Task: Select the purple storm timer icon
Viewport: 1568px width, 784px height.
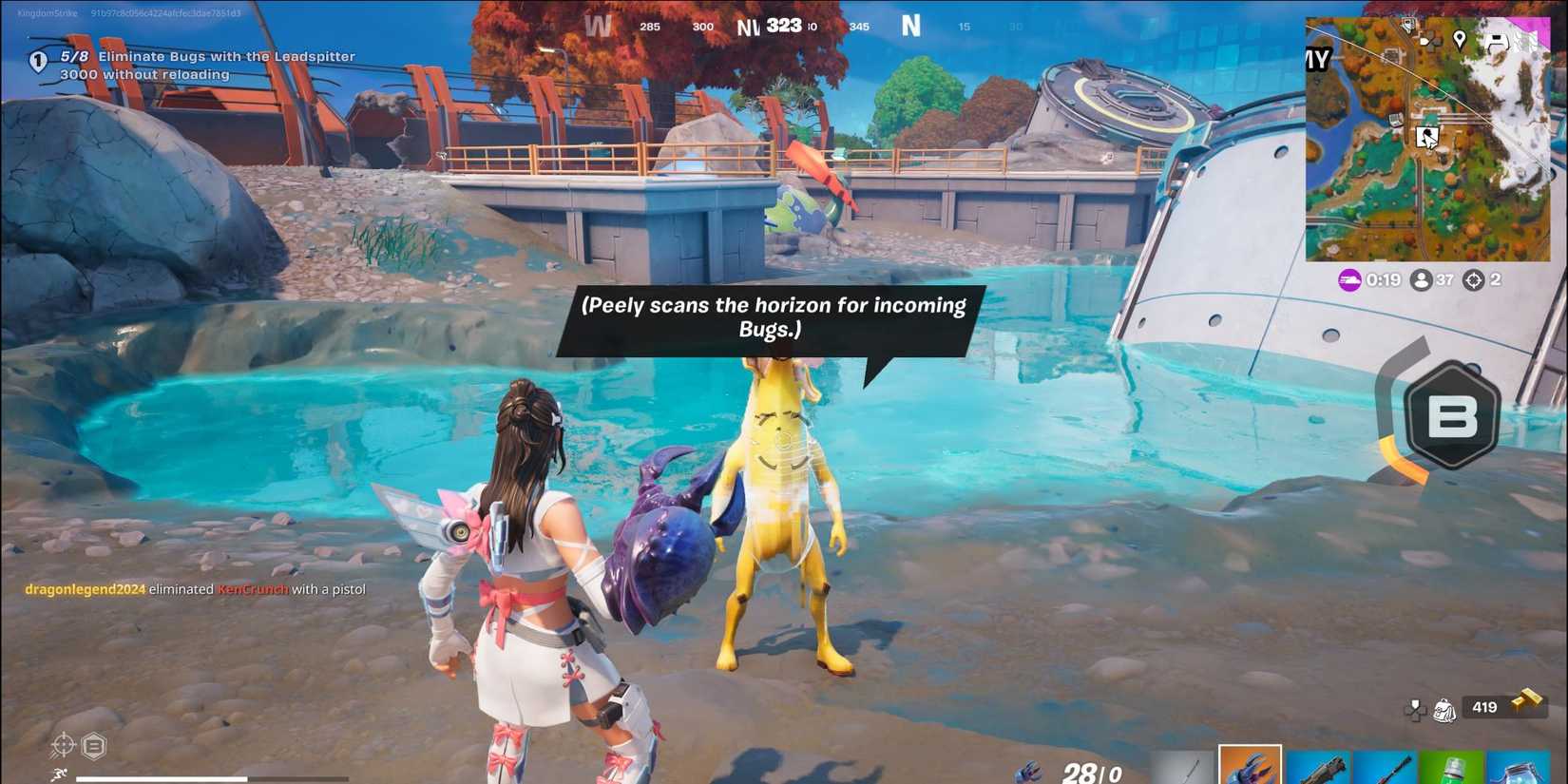Action: pyautogui.click(x=1348, y=279)
